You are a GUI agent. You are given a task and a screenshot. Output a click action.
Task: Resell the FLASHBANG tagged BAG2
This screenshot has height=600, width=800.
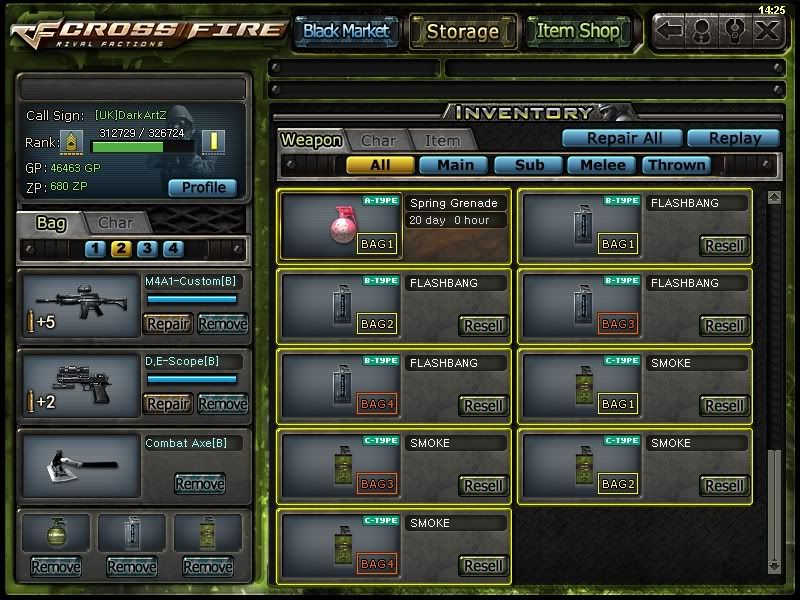(484, 325)
